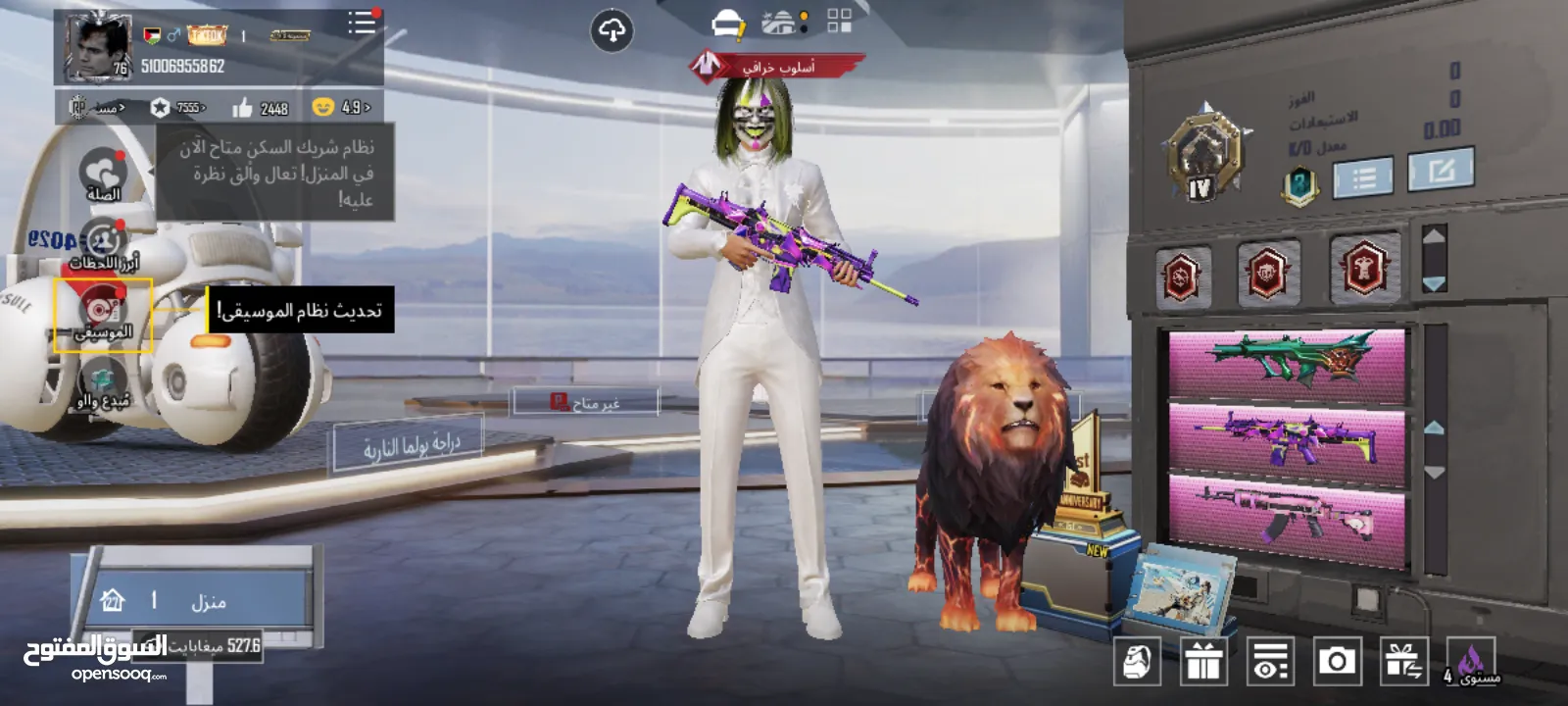Tap the cloud download button
Screen dimensions: 1568x706
tap(612, 31)
